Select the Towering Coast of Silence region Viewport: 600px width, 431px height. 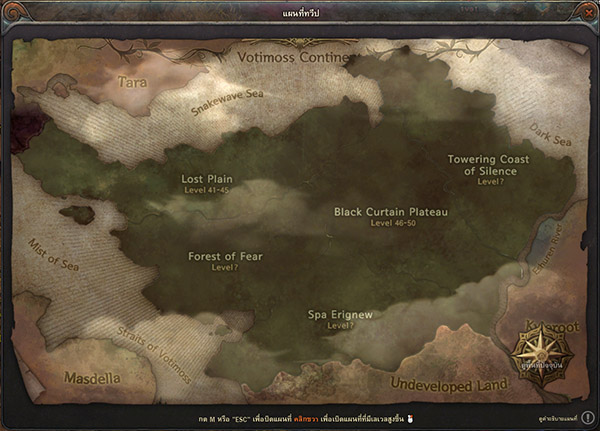(x=489, y=165)
